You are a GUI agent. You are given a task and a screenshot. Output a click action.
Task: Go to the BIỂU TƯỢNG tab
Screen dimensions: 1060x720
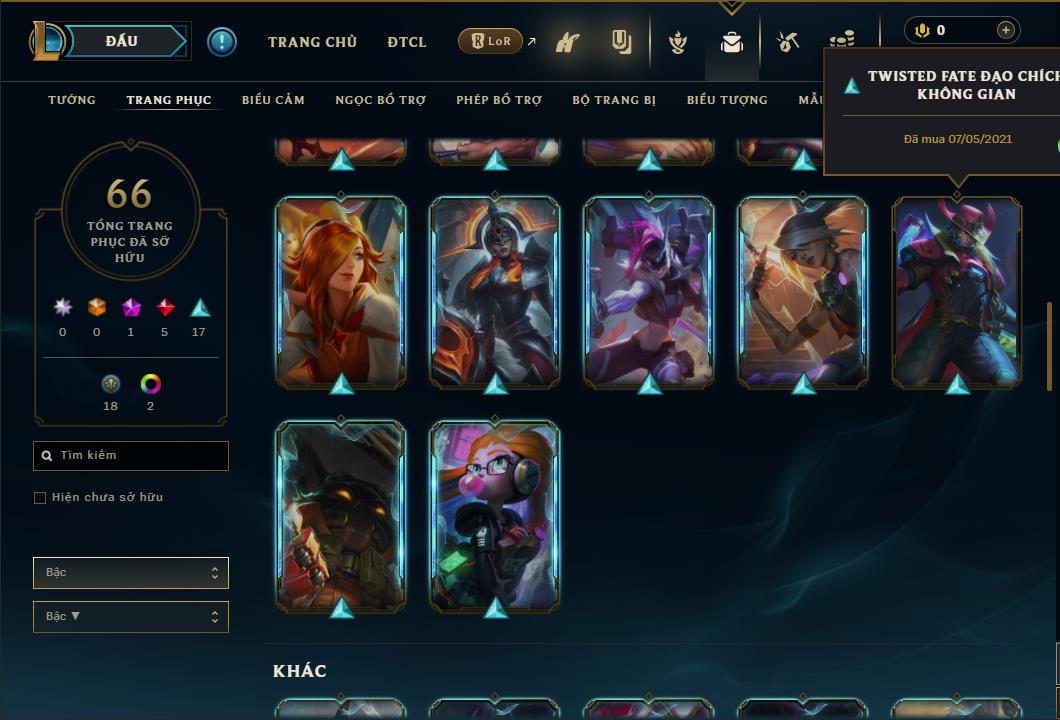coord(727,100)
